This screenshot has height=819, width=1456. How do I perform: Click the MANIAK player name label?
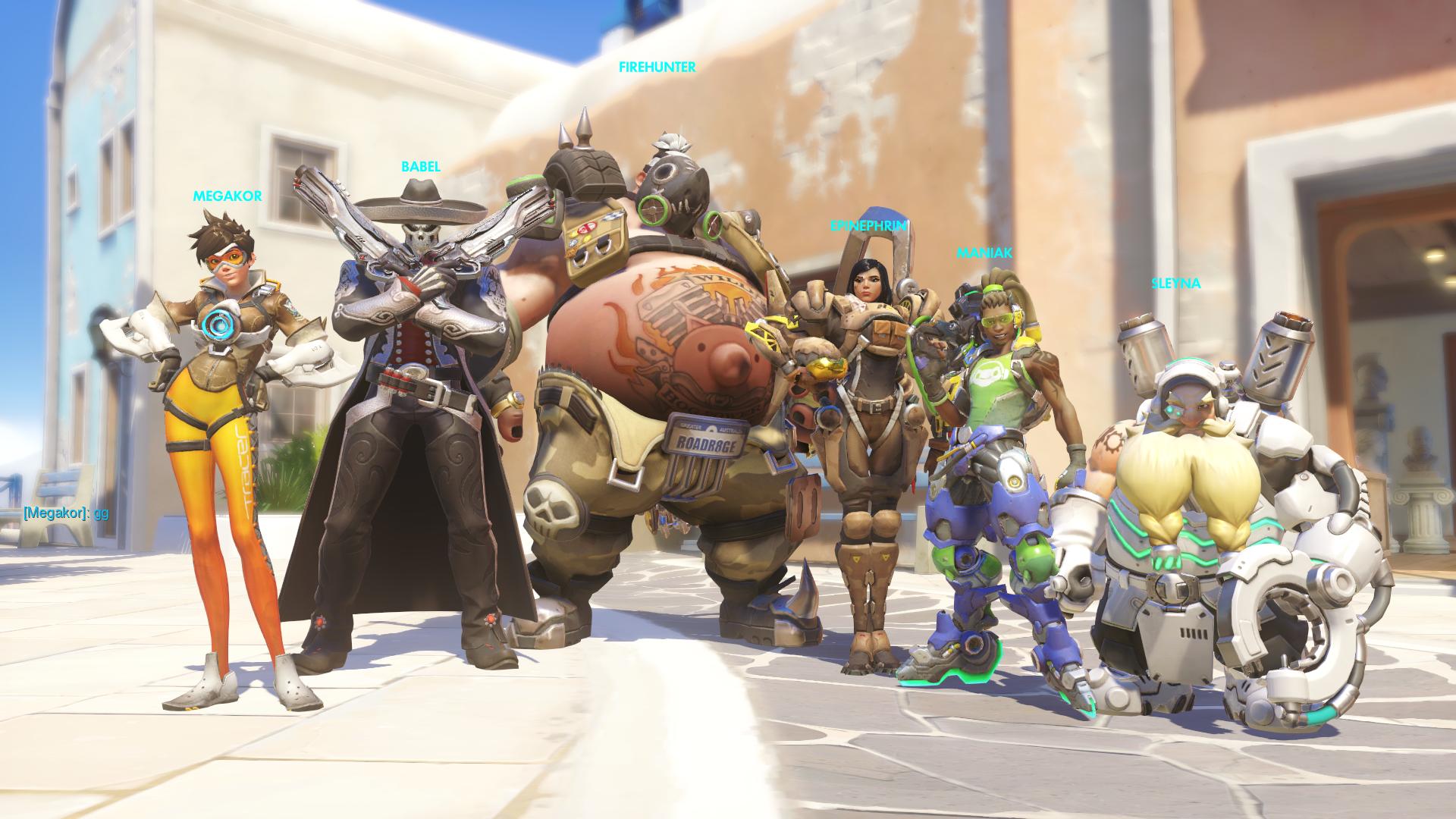tap(984, 253)
